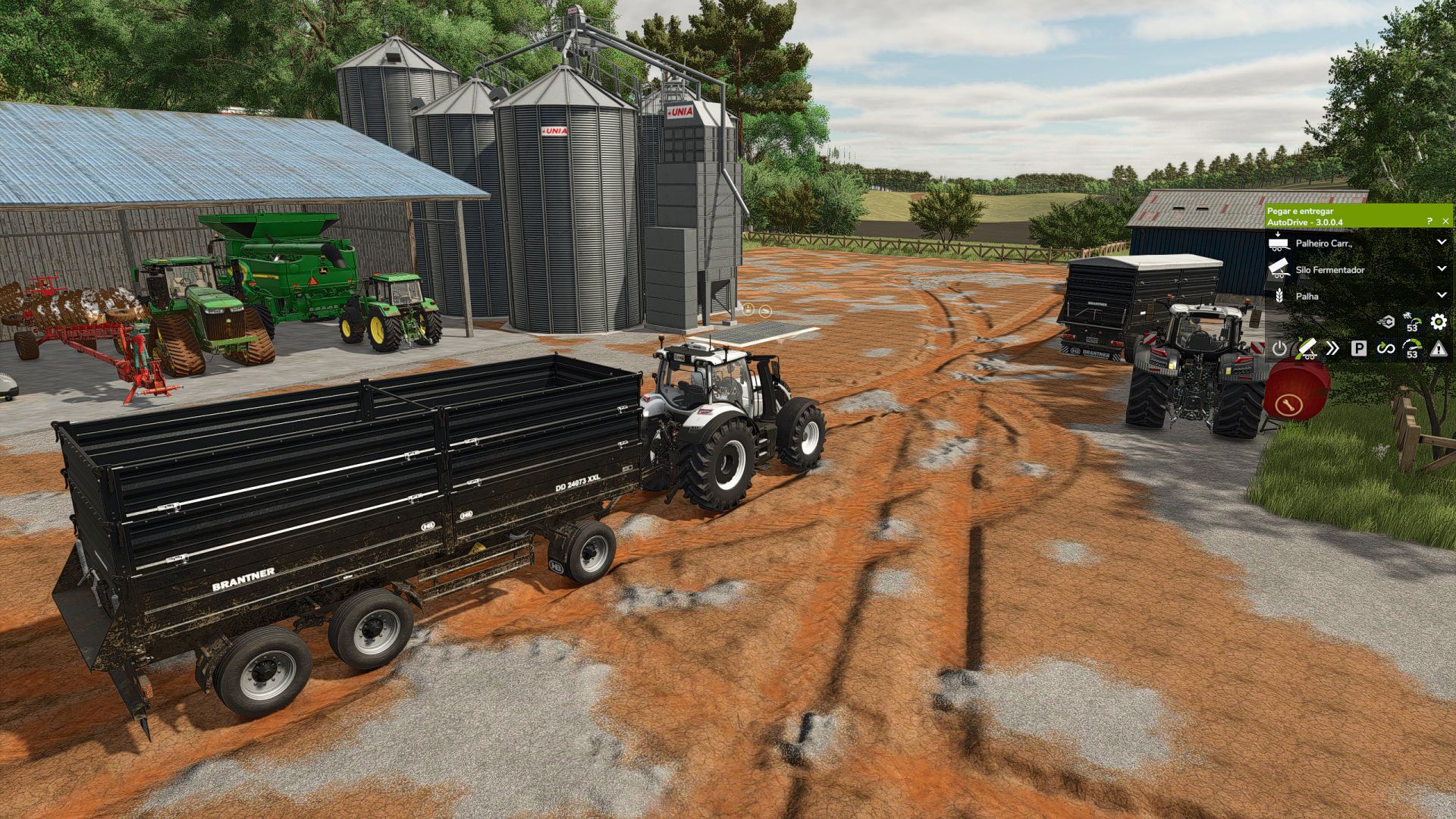The width and height of the screenshot is (1456, 819).
Task: Close the AutoDrive panel
Action: (1445, 221)
